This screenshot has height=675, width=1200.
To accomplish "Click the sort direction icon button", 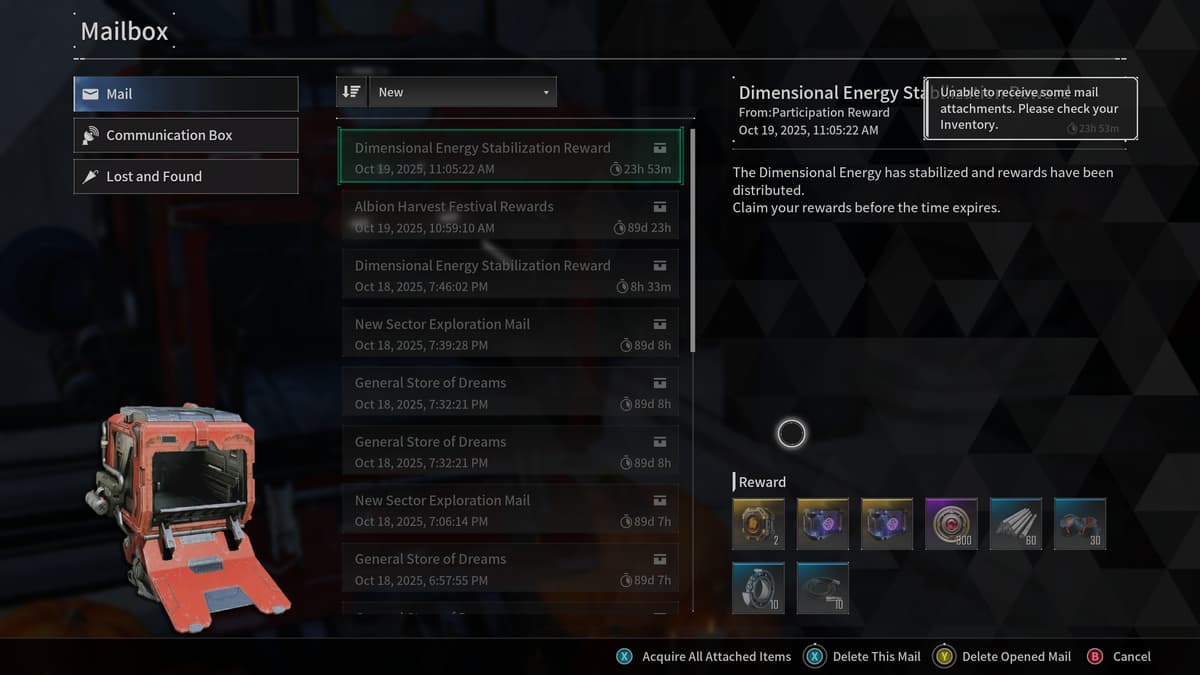I will (351, 92).
